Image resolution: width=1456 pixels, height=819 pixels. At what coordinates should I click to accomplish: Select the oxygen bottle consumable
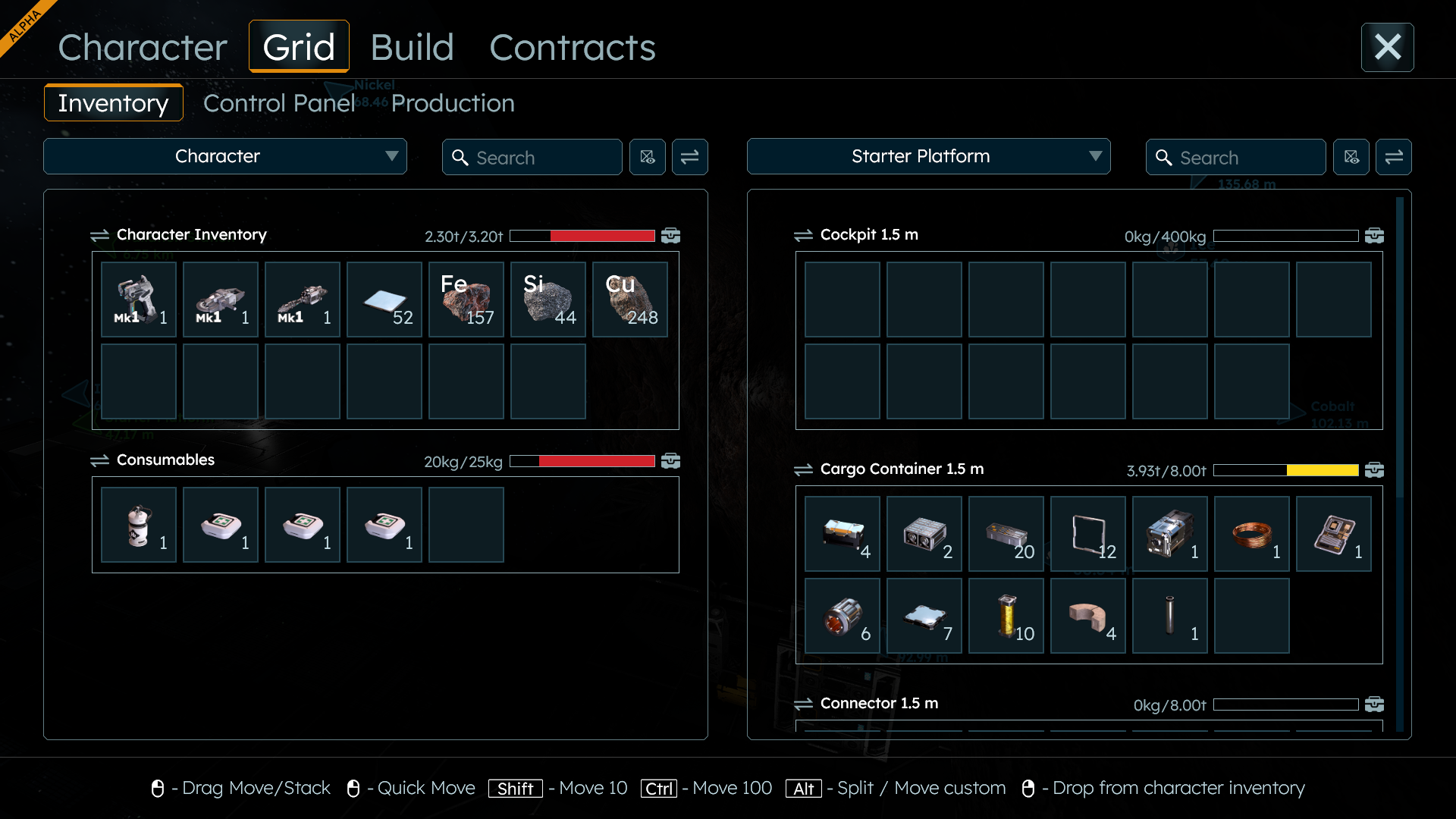139,525
